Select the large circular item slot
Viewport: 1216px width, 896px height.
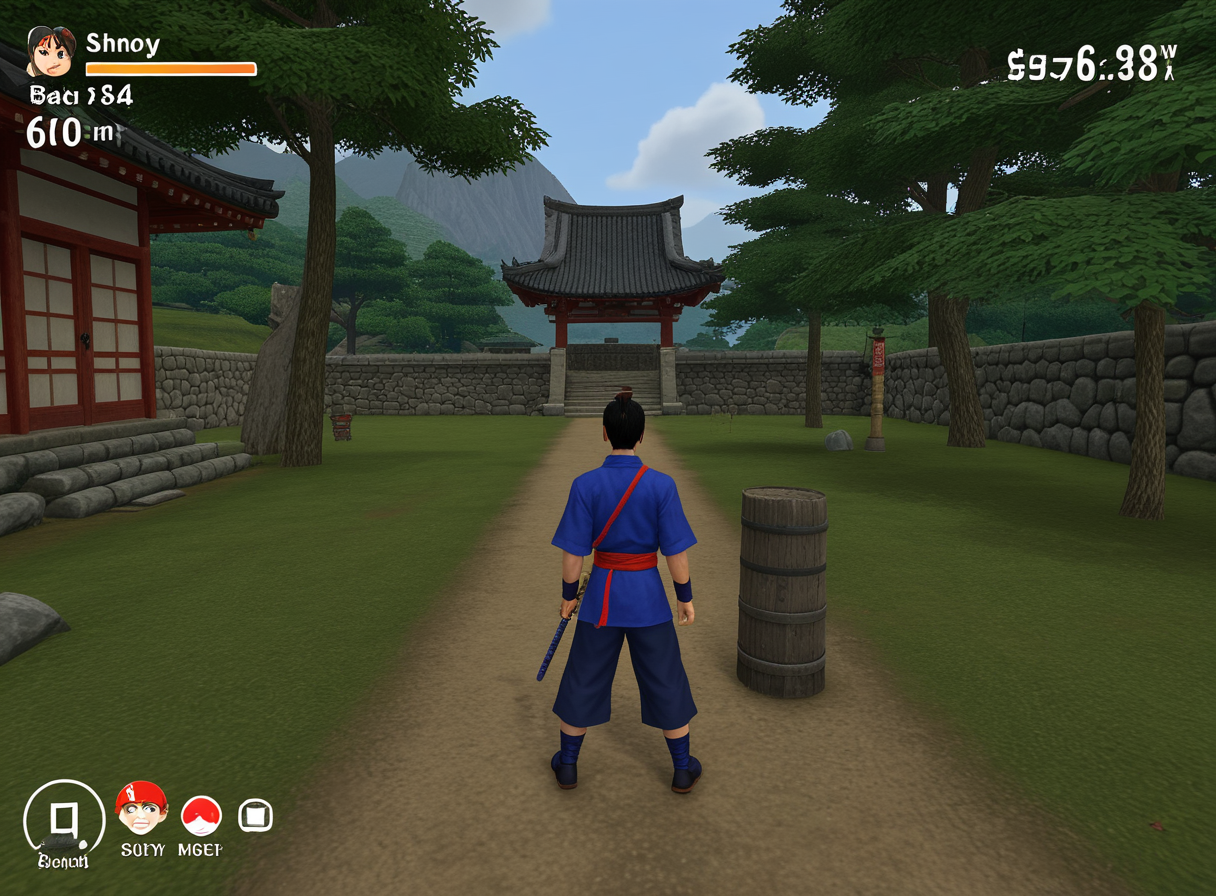64,821
